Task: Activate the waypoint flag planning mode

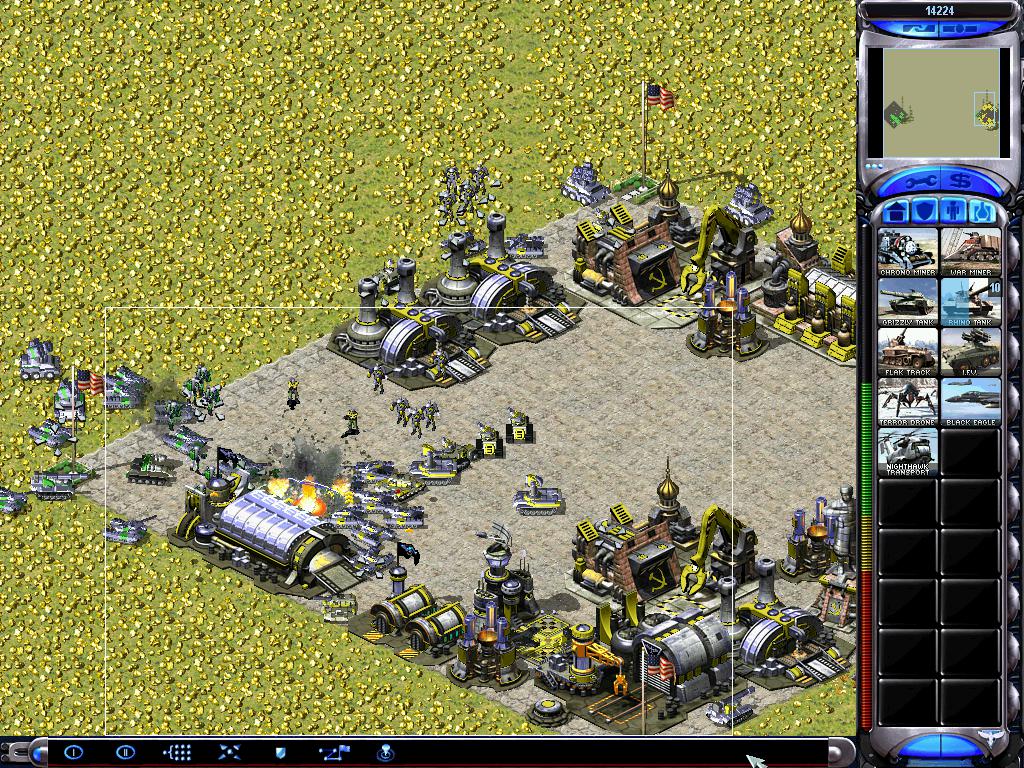Action: [333, 752]
